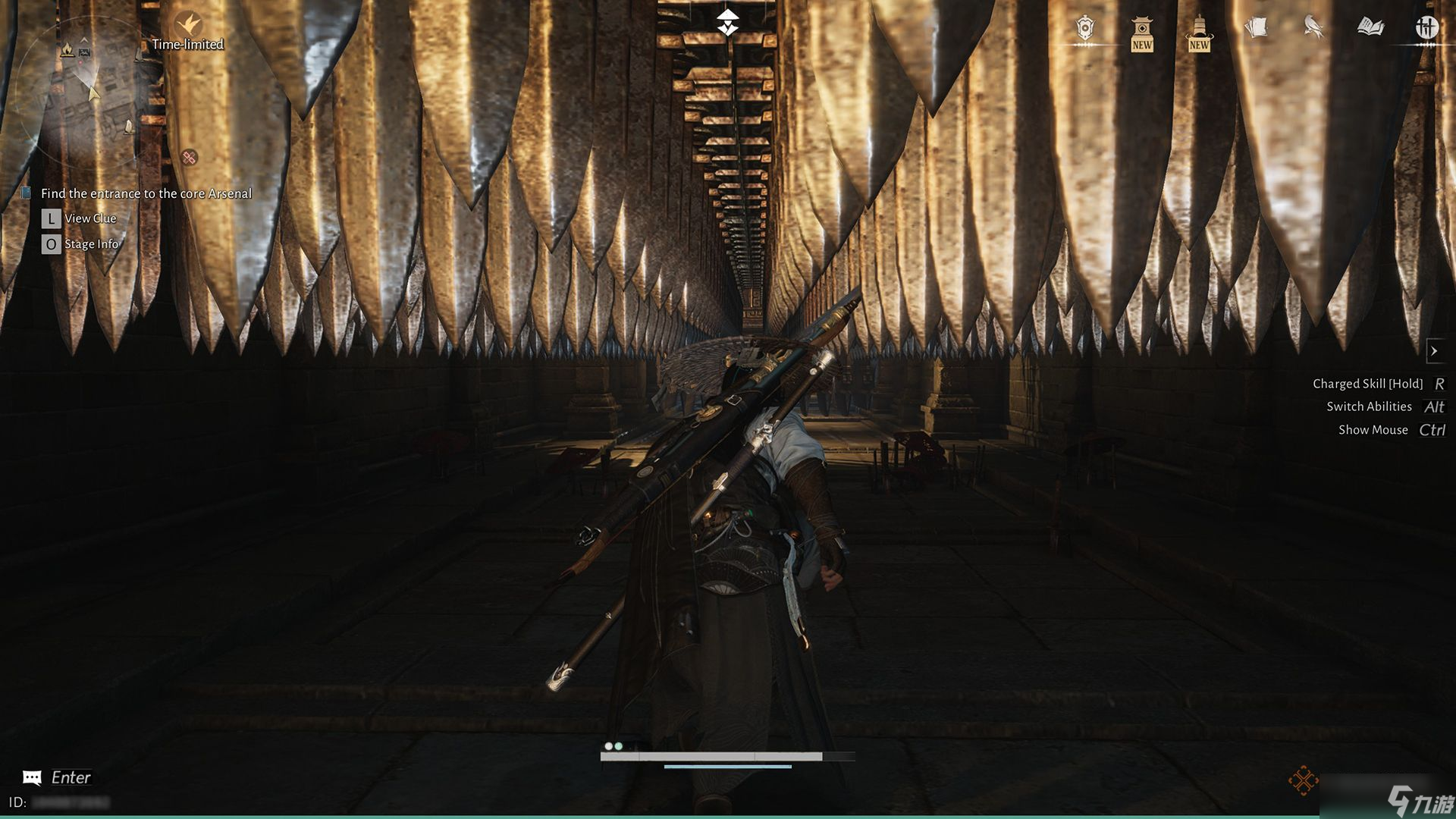
Task: Click the orange crossed-arrows icon in the corner
Action: click(x=1303, y=780)
